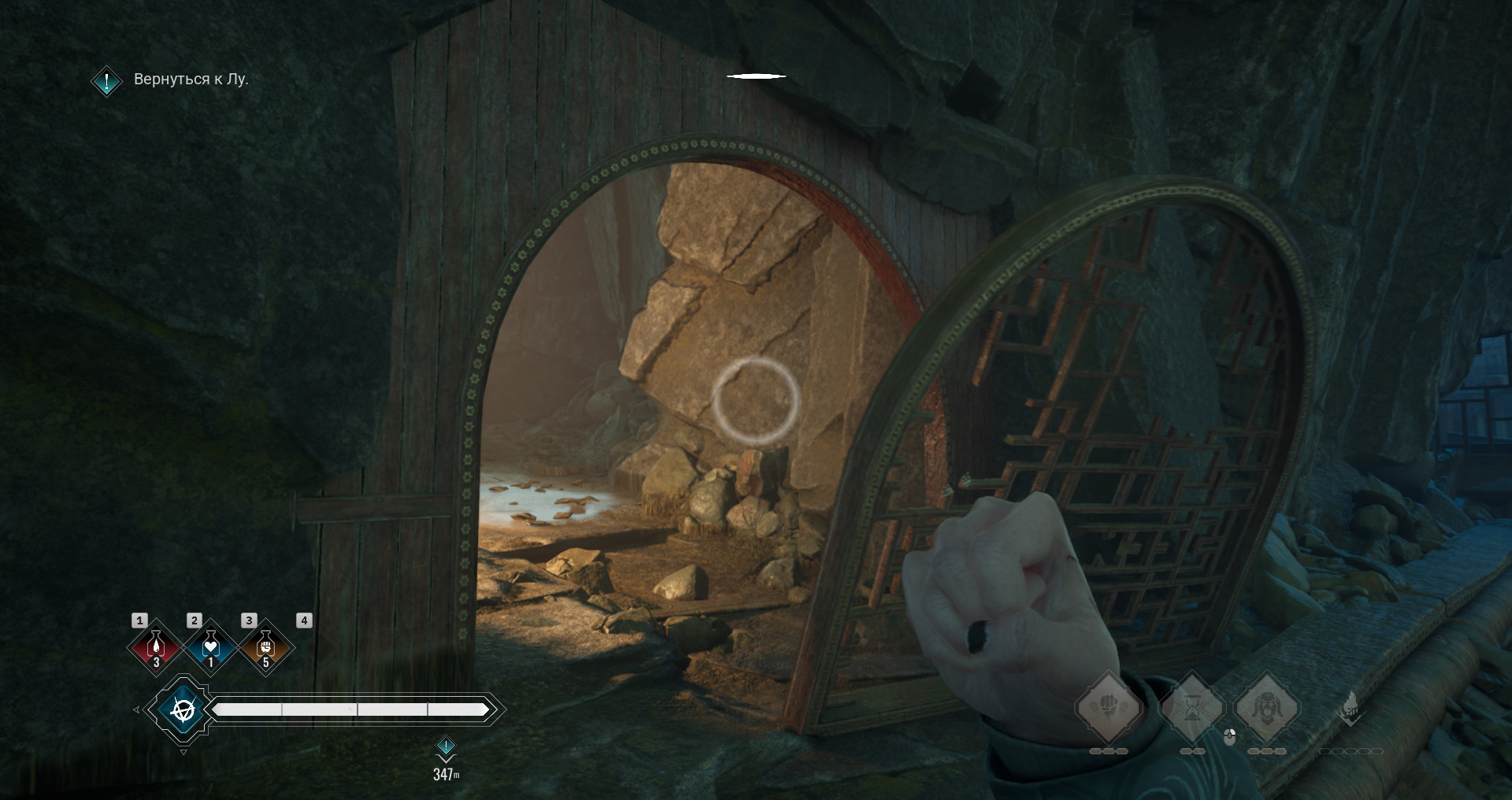Use the blue heart potion
The image size is (1512, 800).
coord(210,647)
